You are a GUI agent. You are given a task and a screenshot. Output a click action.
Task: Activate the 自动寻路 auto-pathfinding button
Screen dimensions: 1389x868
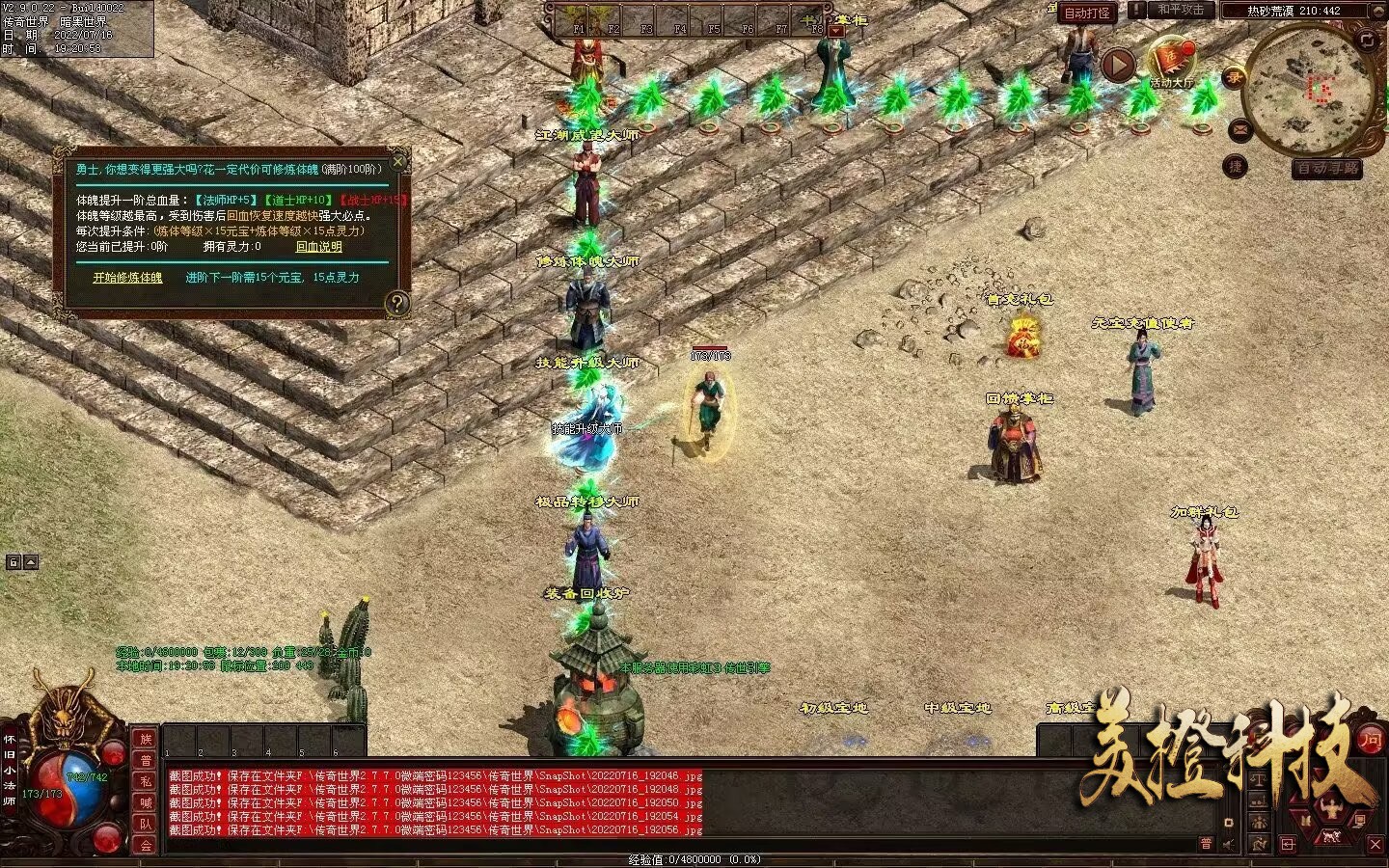pos(1328,169)
